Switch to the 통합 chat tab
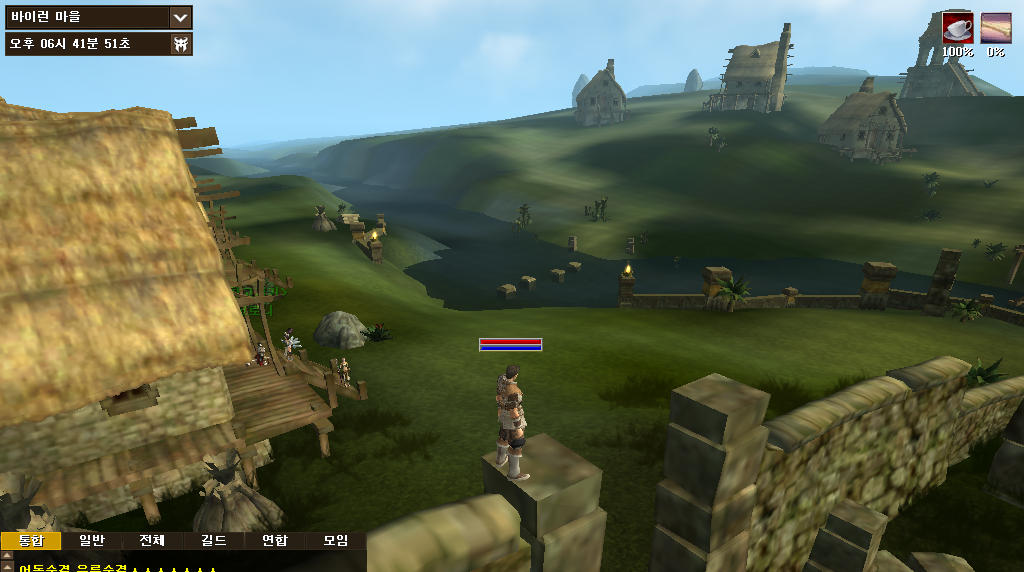The height and width of the screenshot is (572, 1024). click(x=31, y=541)
